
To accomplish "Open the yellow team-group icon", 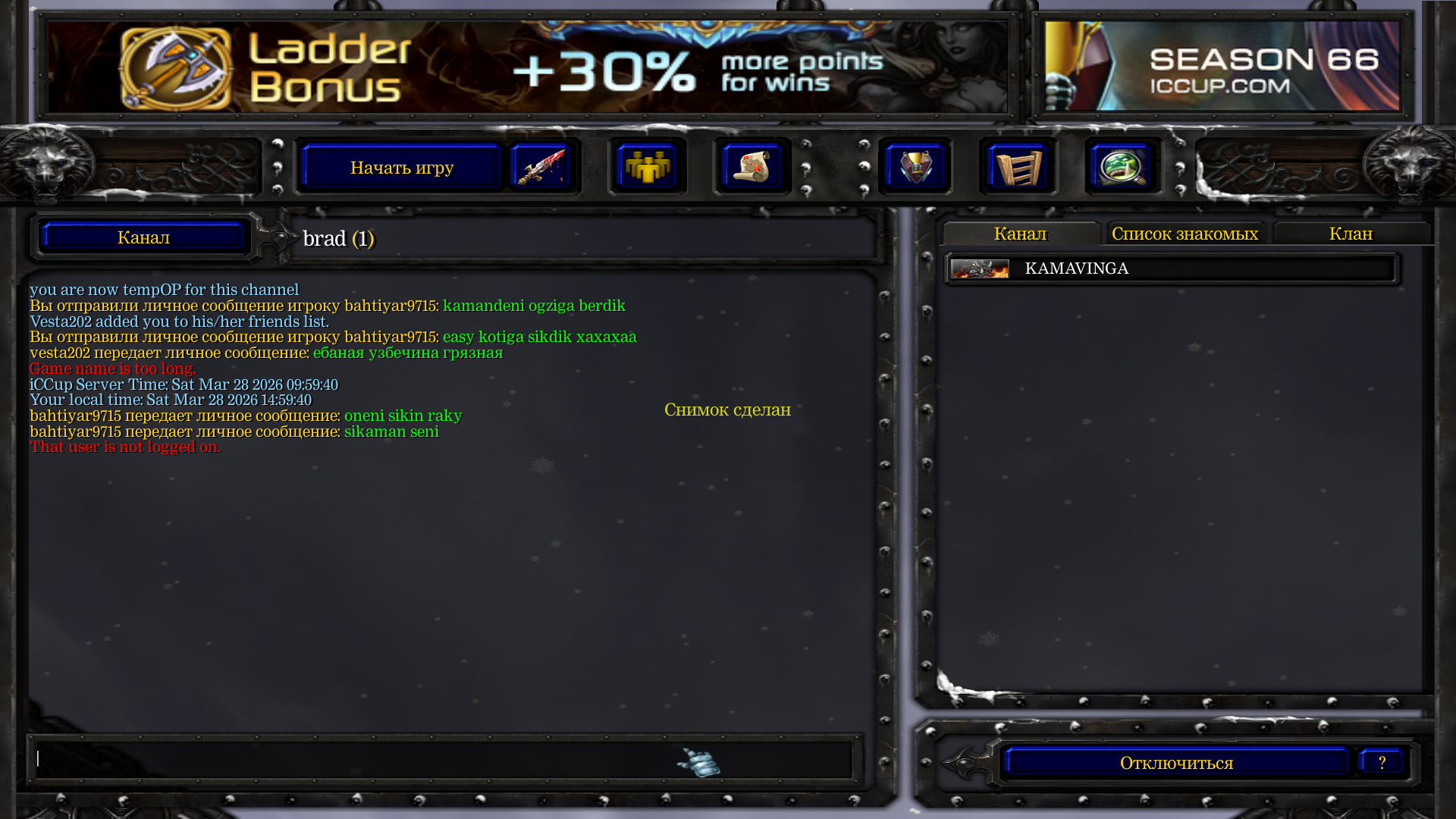I will click(x=647, y=167).
